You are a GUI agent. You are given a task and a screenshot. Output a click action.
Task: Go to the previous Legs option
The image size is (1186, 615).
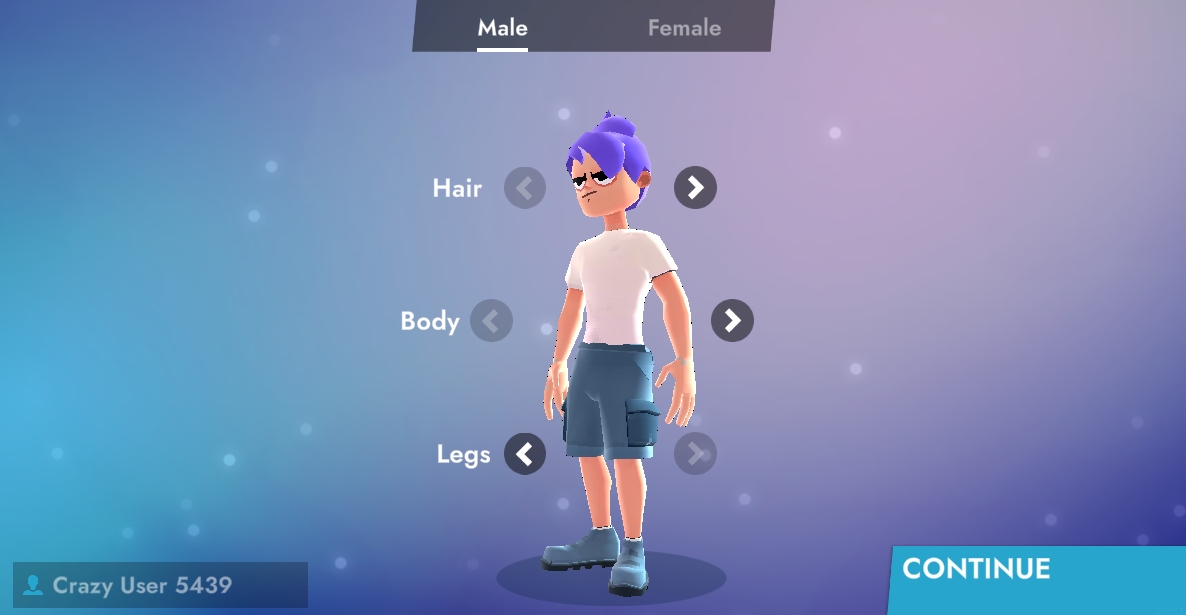click(x=525, y=454)
